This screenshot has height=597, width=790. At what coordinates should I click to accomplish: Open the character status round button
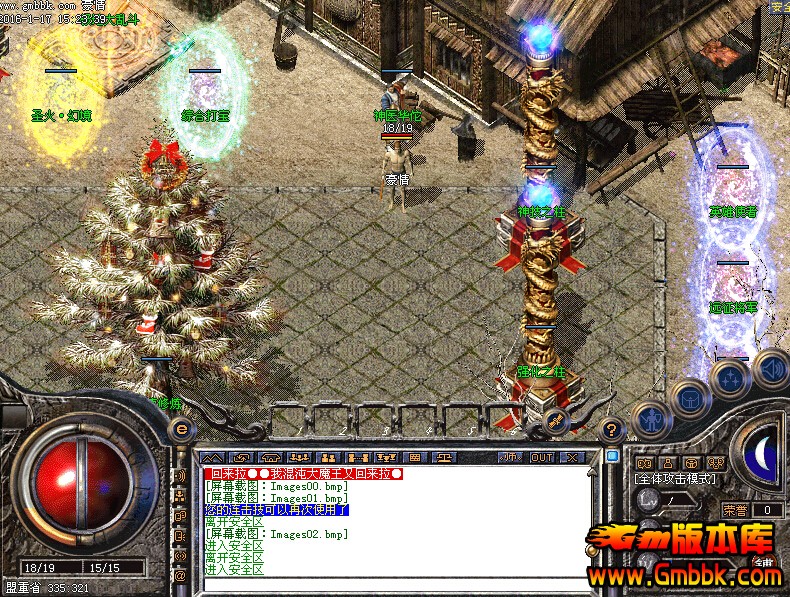652,418
